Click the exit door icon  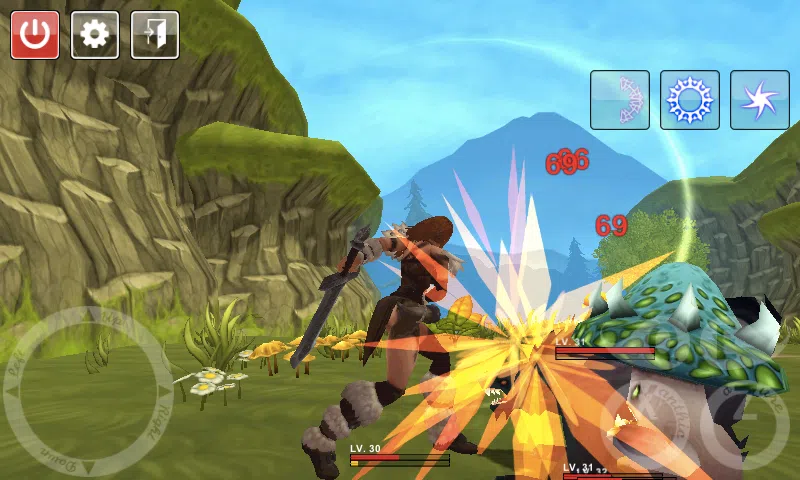click(x=155, y=35)
